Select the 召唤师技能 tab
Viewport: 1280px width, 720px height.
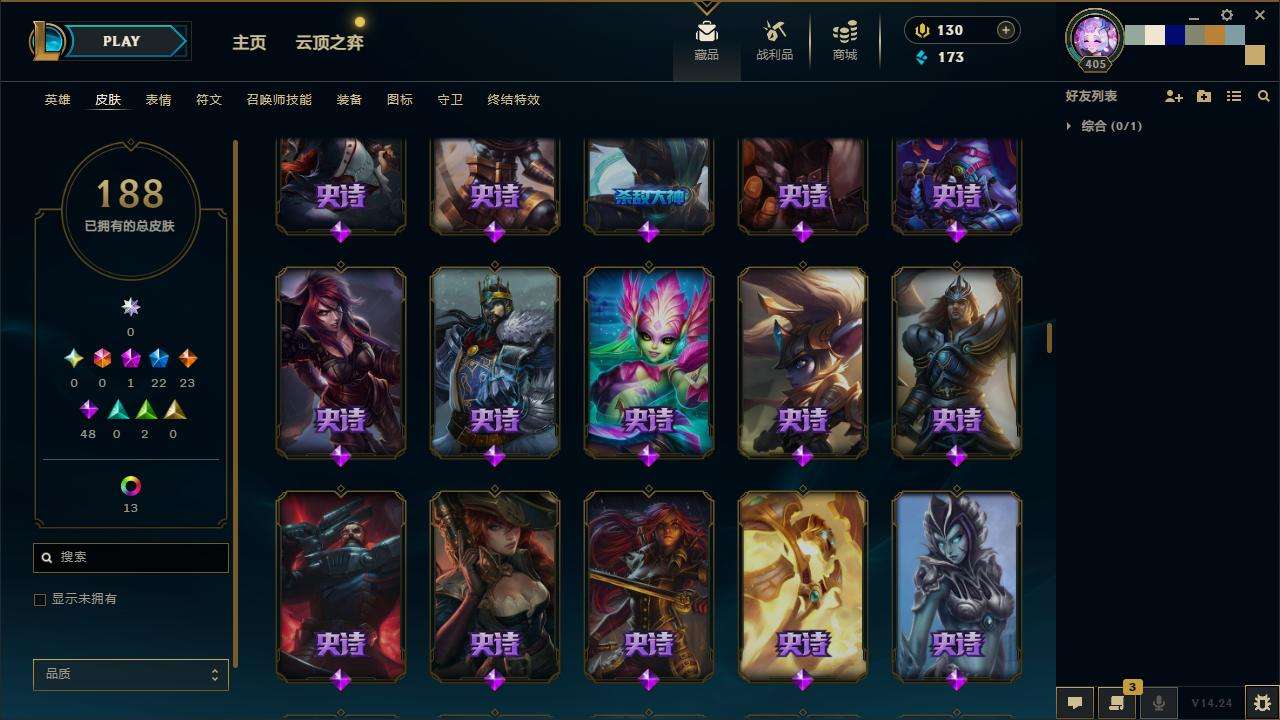(x=279, y=100)
